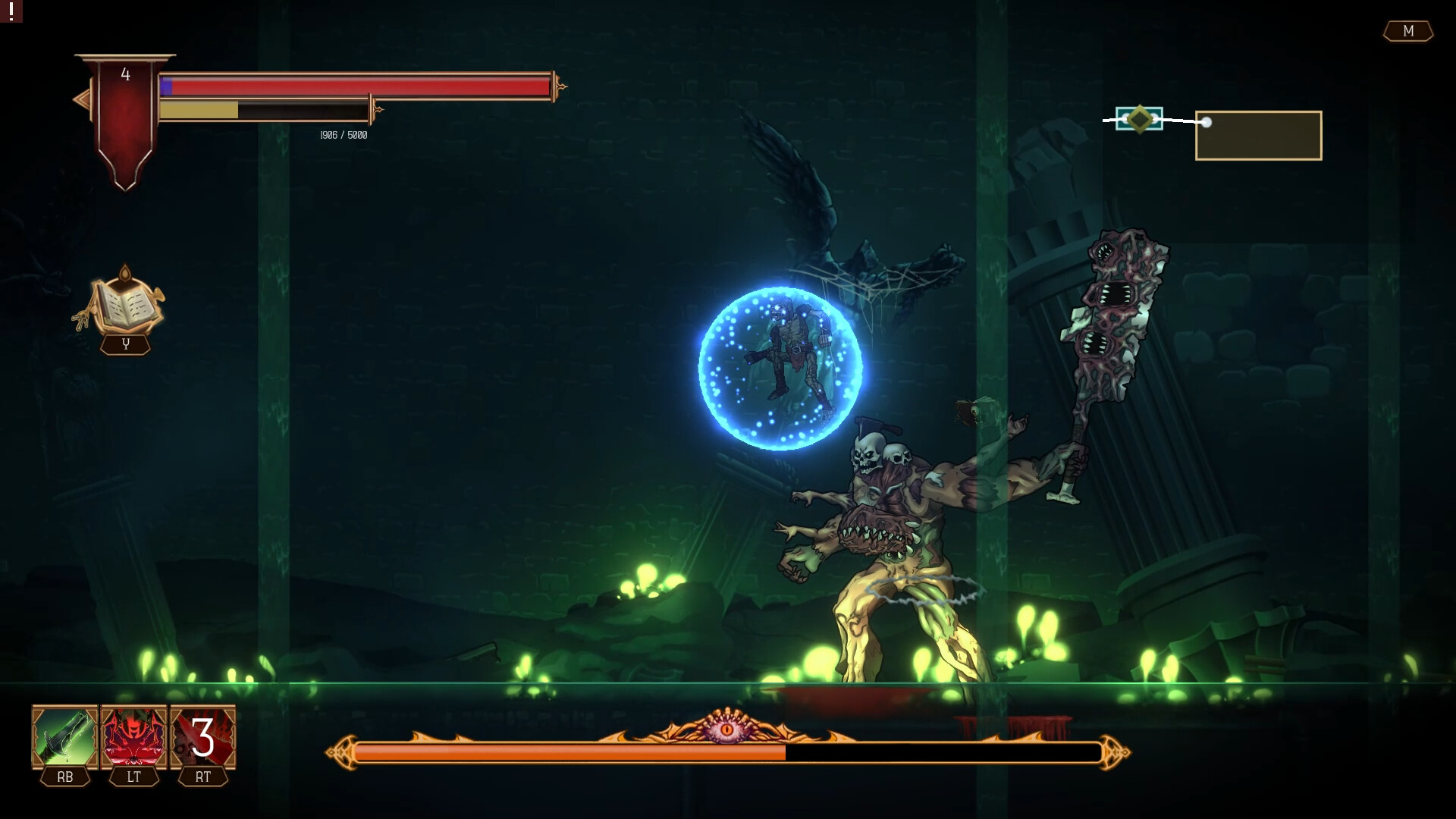This screenshot has height=819, width=1456.
Task: Click the exclamation alert in the corner
Action: (x=11, y=11)
